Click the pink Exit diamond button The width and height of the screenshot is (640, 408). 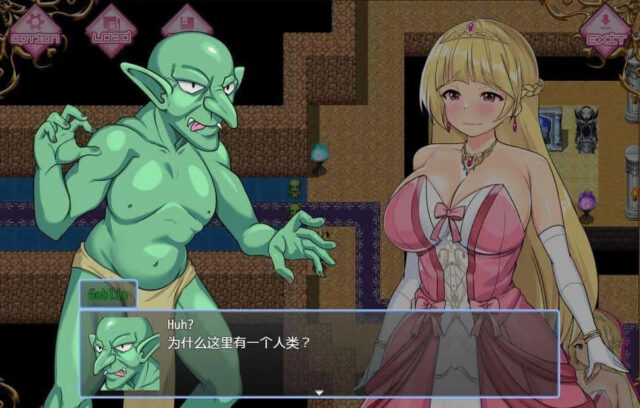click(606, 27)
